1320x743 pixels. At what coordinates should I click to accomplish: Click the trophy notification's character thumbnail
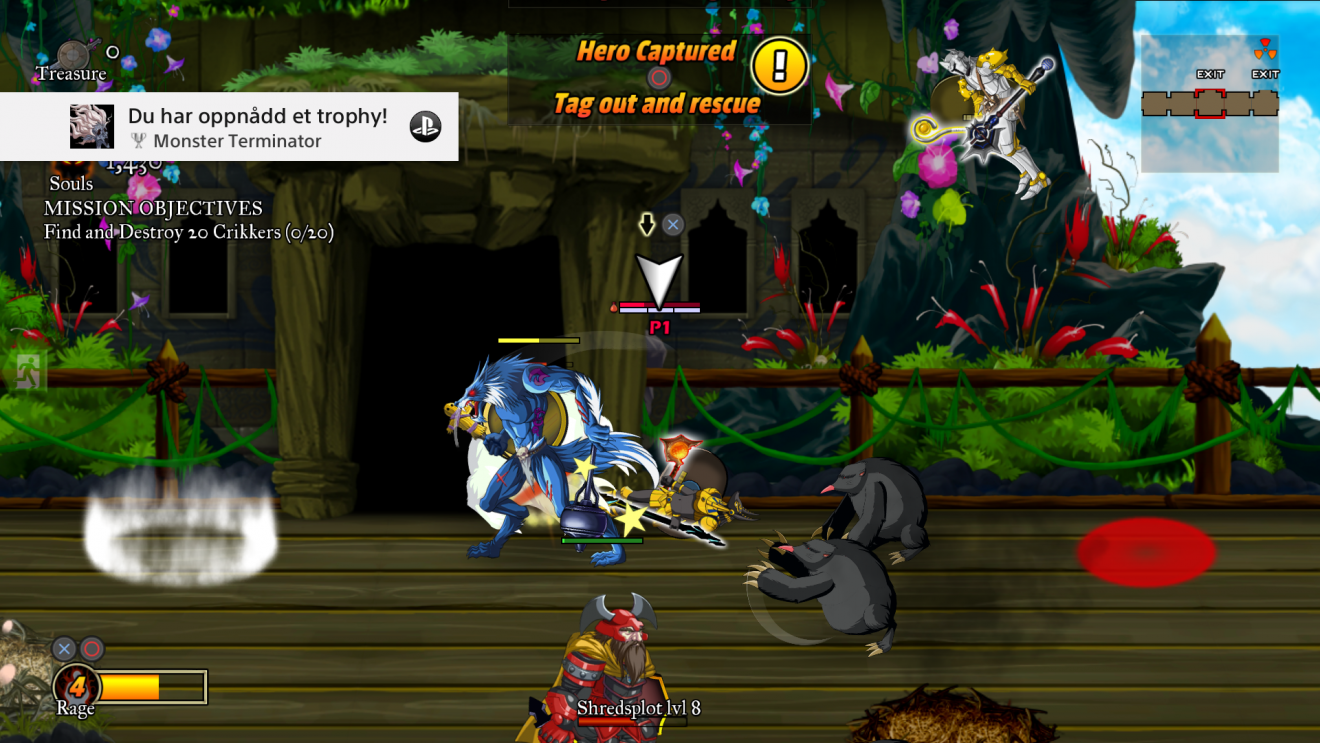coord(92,127)
